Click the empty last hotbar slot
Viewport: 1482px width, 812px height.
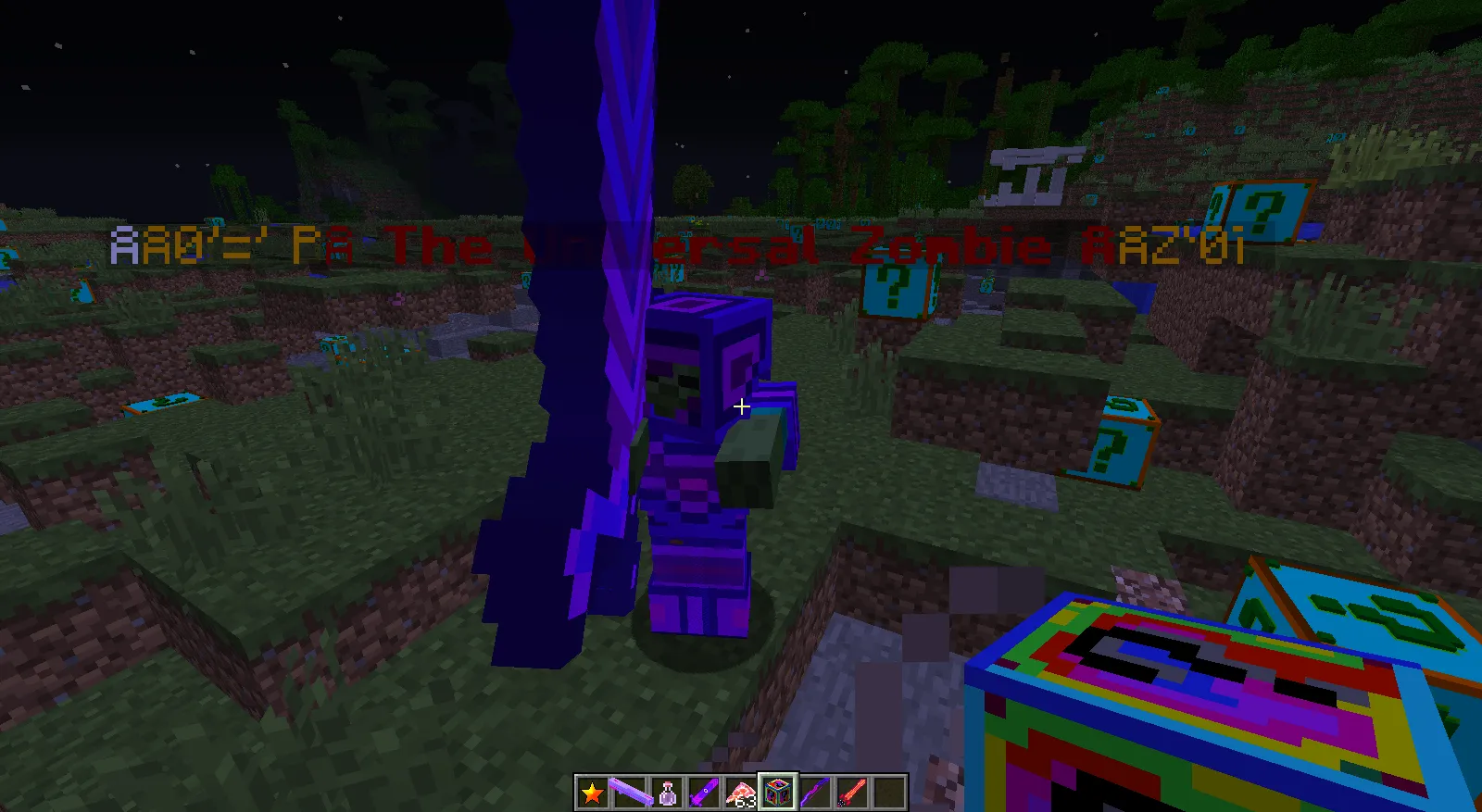(889, 791)
